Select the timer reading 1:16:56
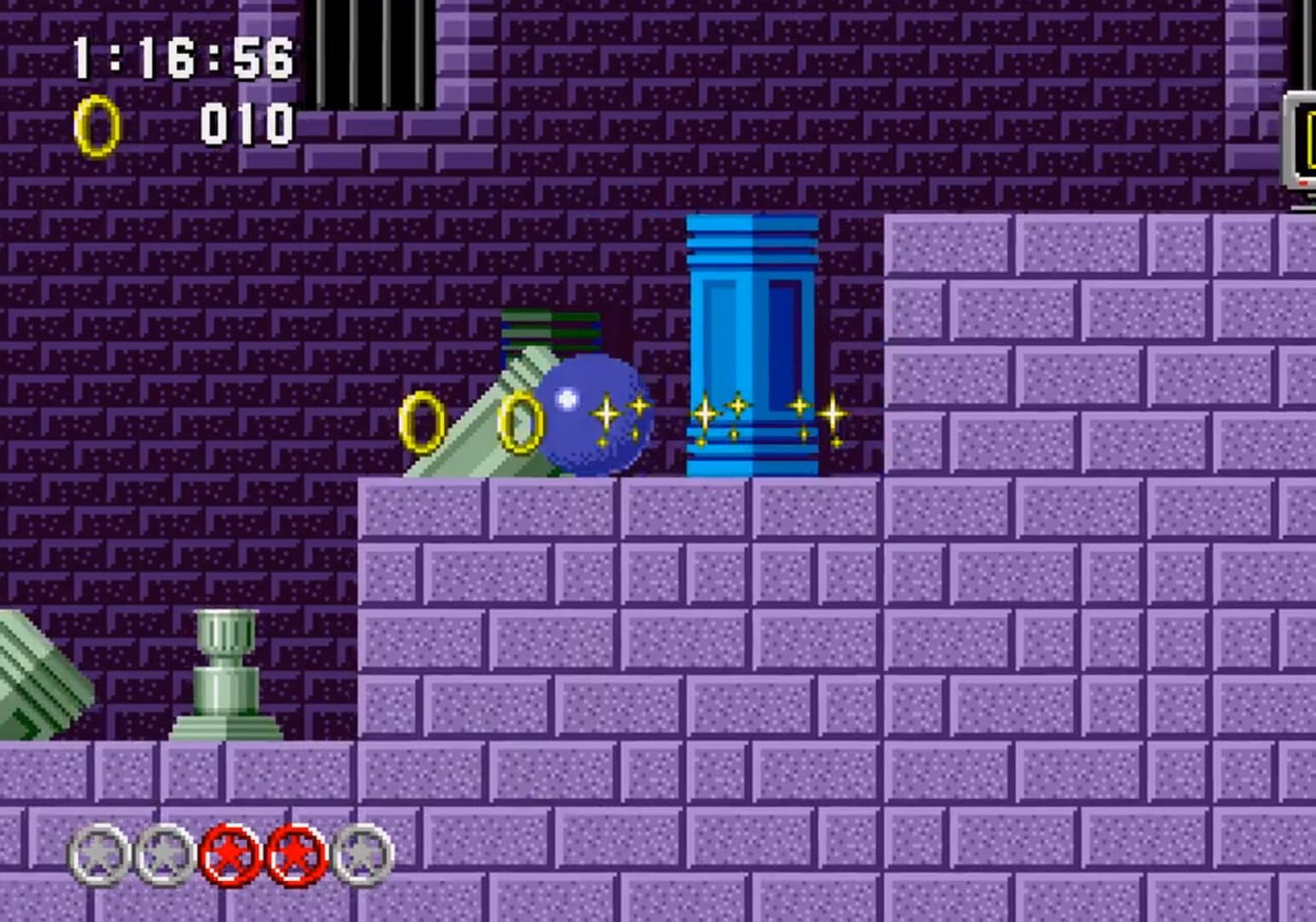 click(x=183, y=55)
